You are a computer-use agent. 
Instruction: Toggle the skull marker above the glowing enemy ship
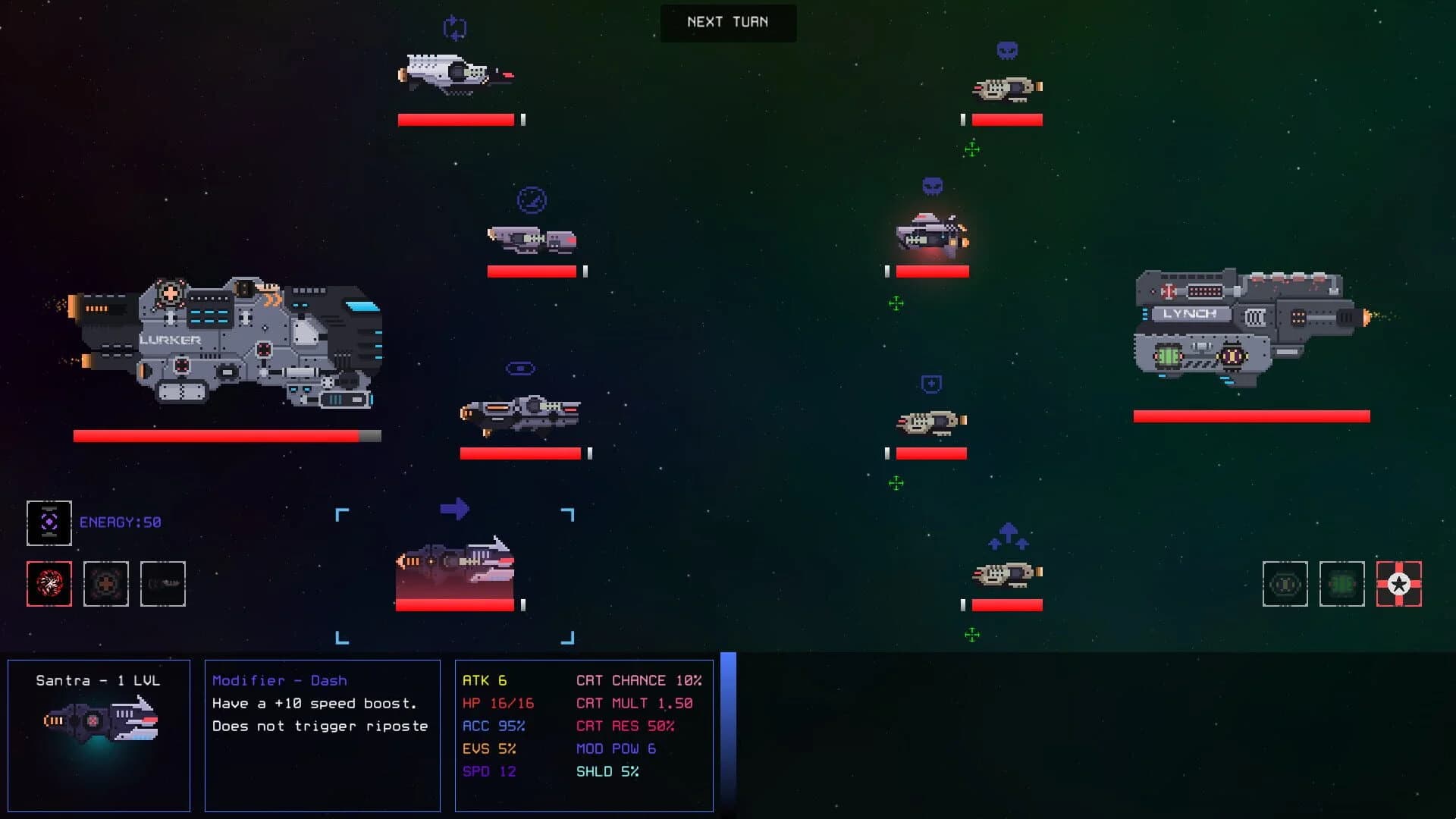click(x=931, y=185)
